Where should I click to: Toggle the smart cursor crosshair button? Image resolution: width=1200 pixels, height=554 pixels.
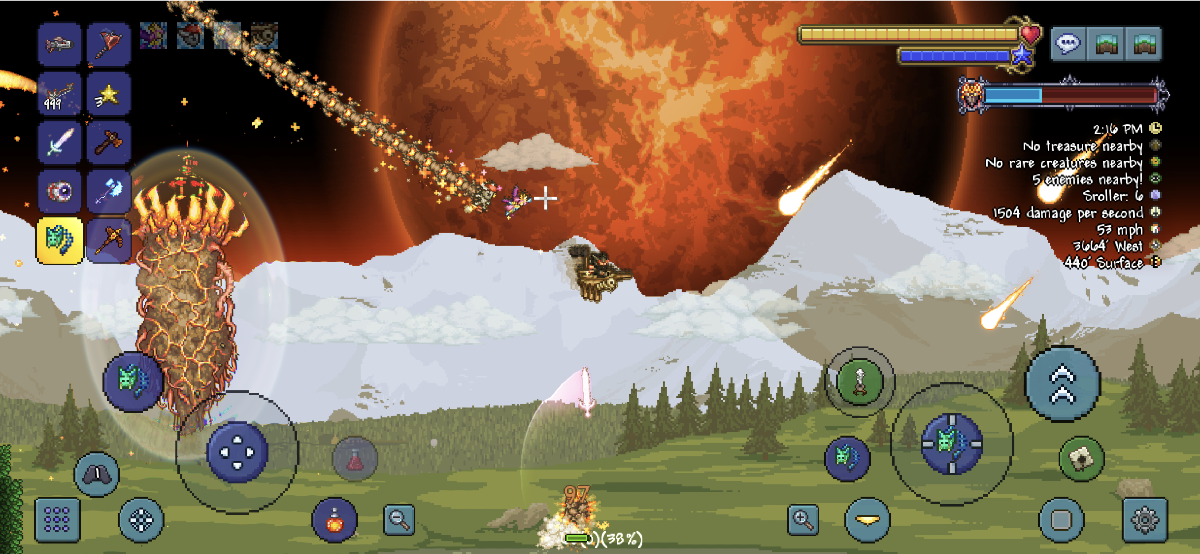[x=141, y=519]
